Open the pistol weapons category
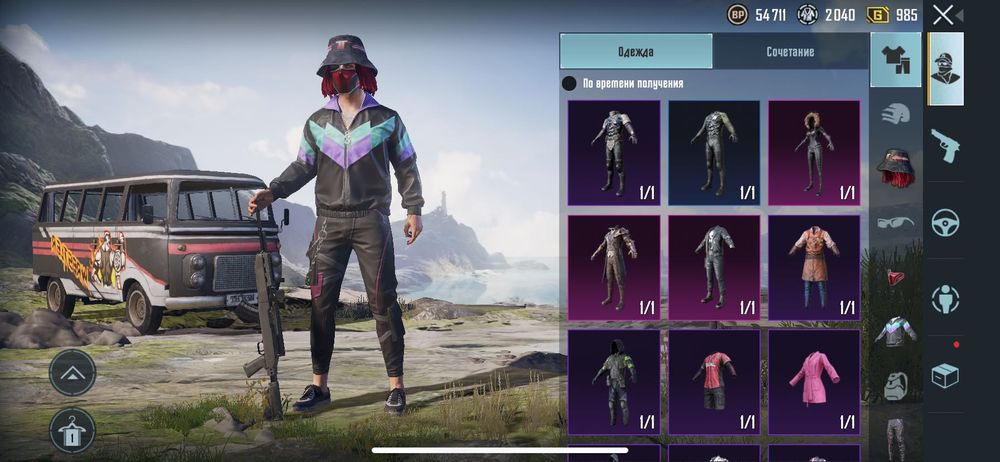The height and width of the screenshot is (462, 1000). coord(945,145)
